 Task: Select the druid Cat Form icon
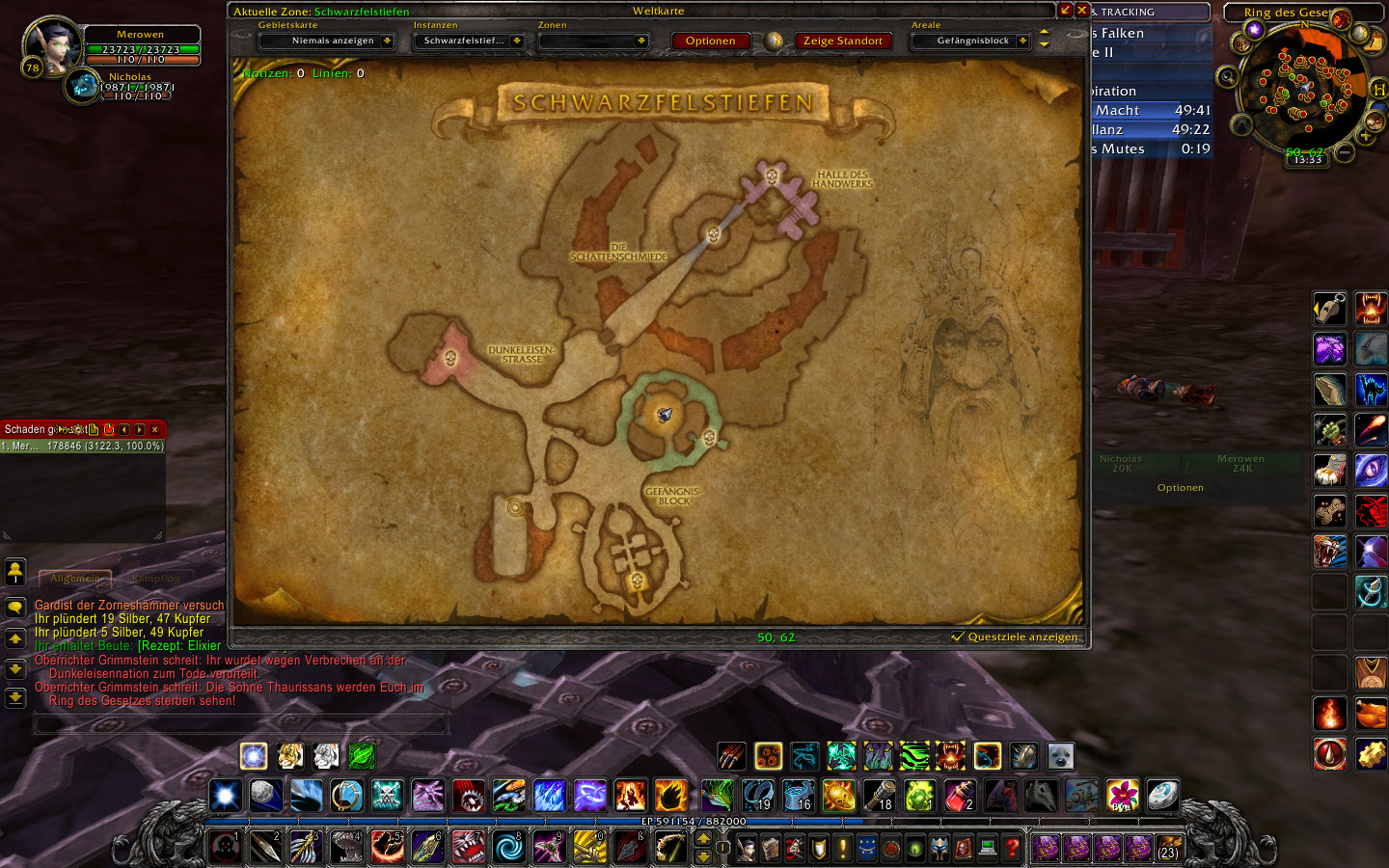pyautogui.click(x=289, y=757)
